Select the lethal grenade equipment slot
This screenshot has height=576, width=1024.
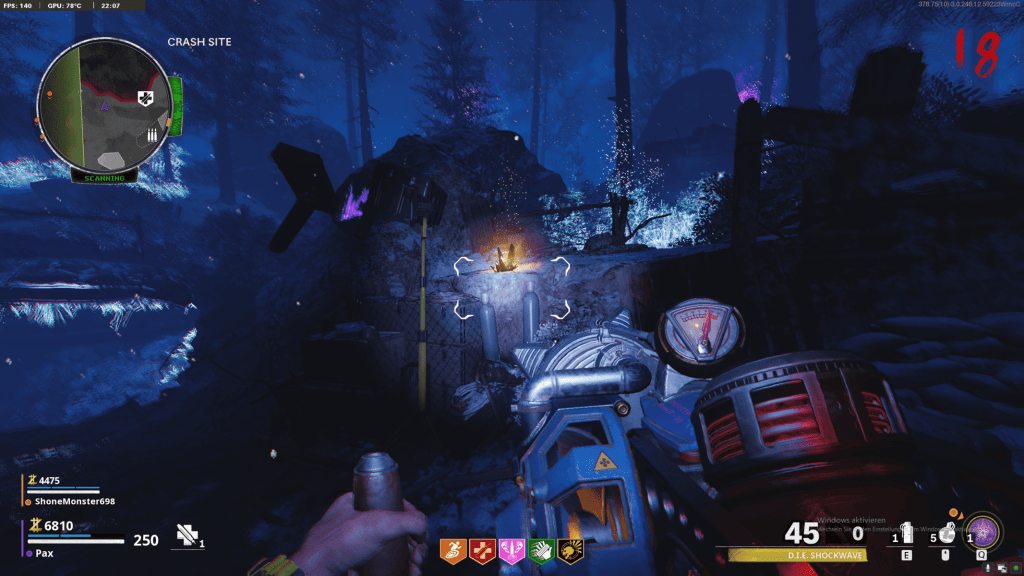944,534
